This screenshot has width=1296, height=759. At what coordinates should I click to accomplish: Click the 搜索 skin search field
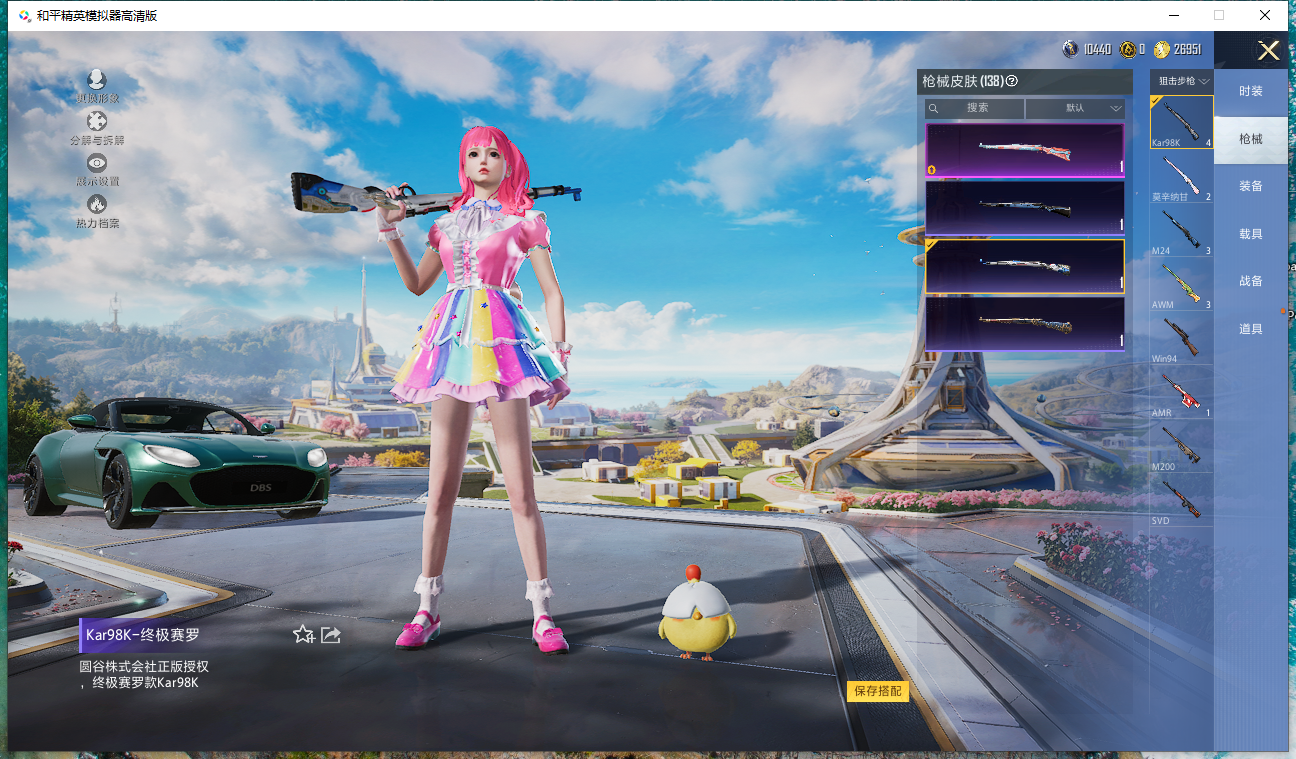[x=975, y=108]
